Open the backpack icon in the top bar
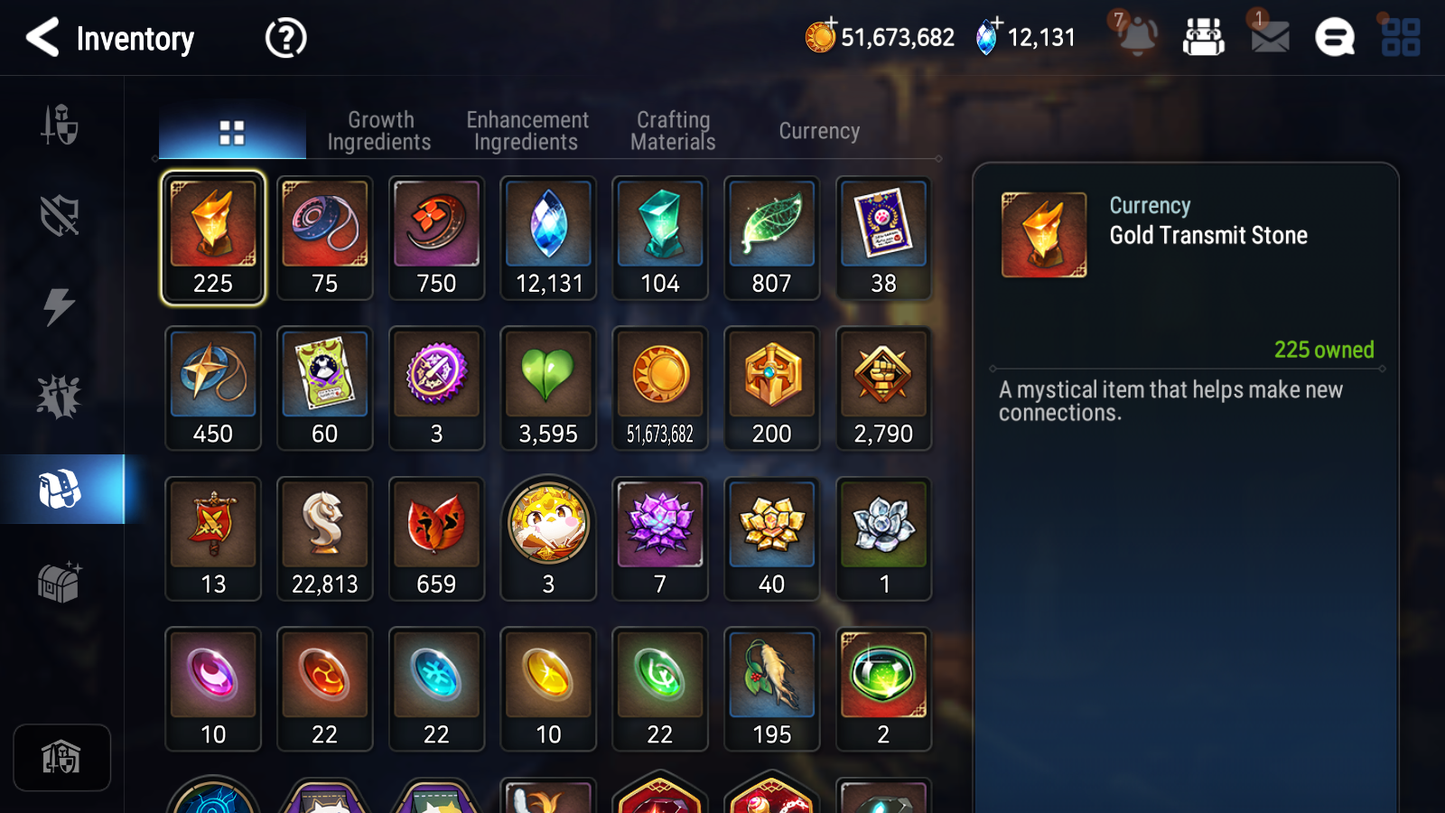This screenshot has width=1445, height=813. (1203, 37)
